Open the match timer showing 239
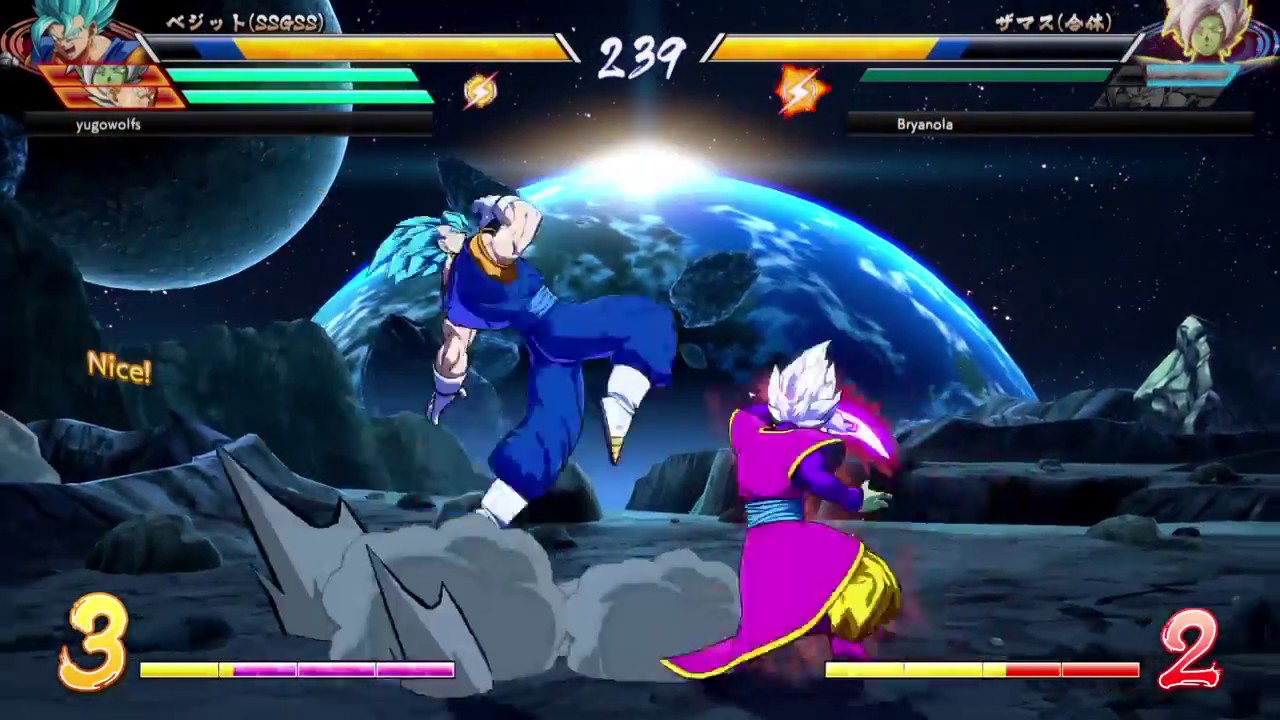 [x=640, y=58]
